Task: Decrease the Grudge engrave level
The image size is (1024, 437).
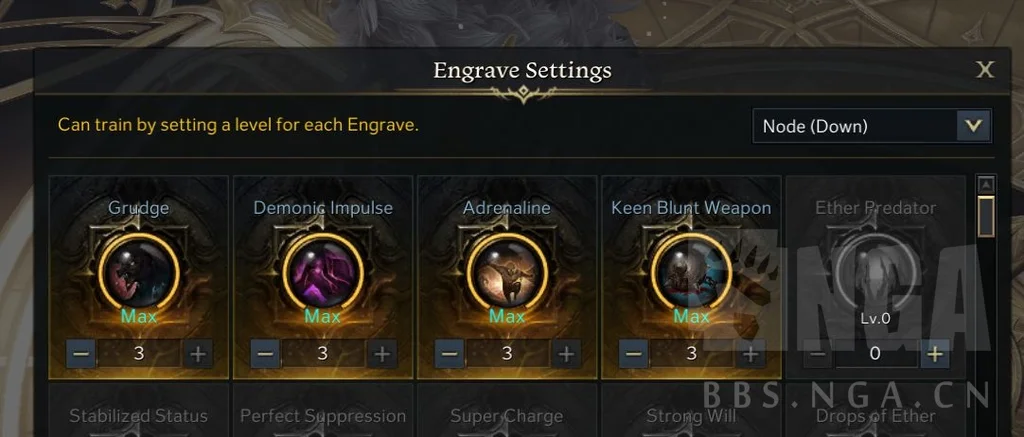Action: [x=82, y=353]
